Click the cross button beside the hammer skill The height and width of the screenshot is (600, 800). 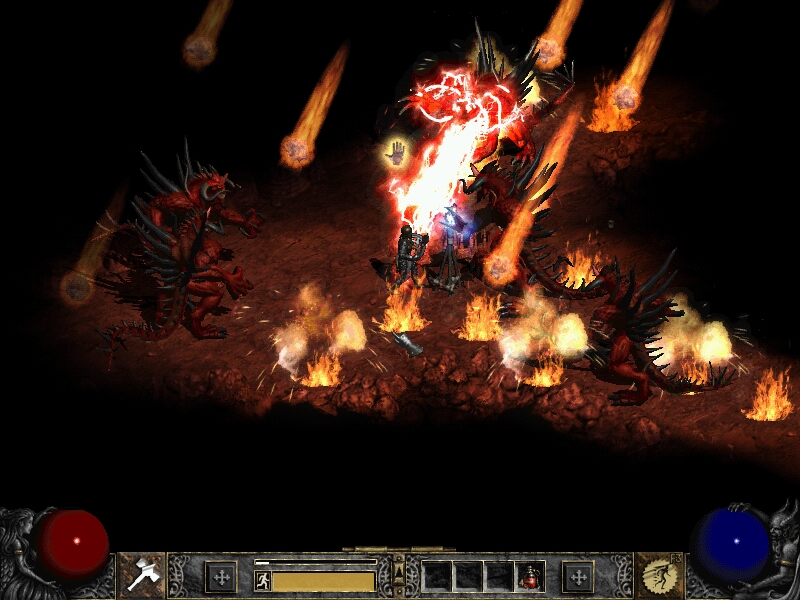click(220, 576)
